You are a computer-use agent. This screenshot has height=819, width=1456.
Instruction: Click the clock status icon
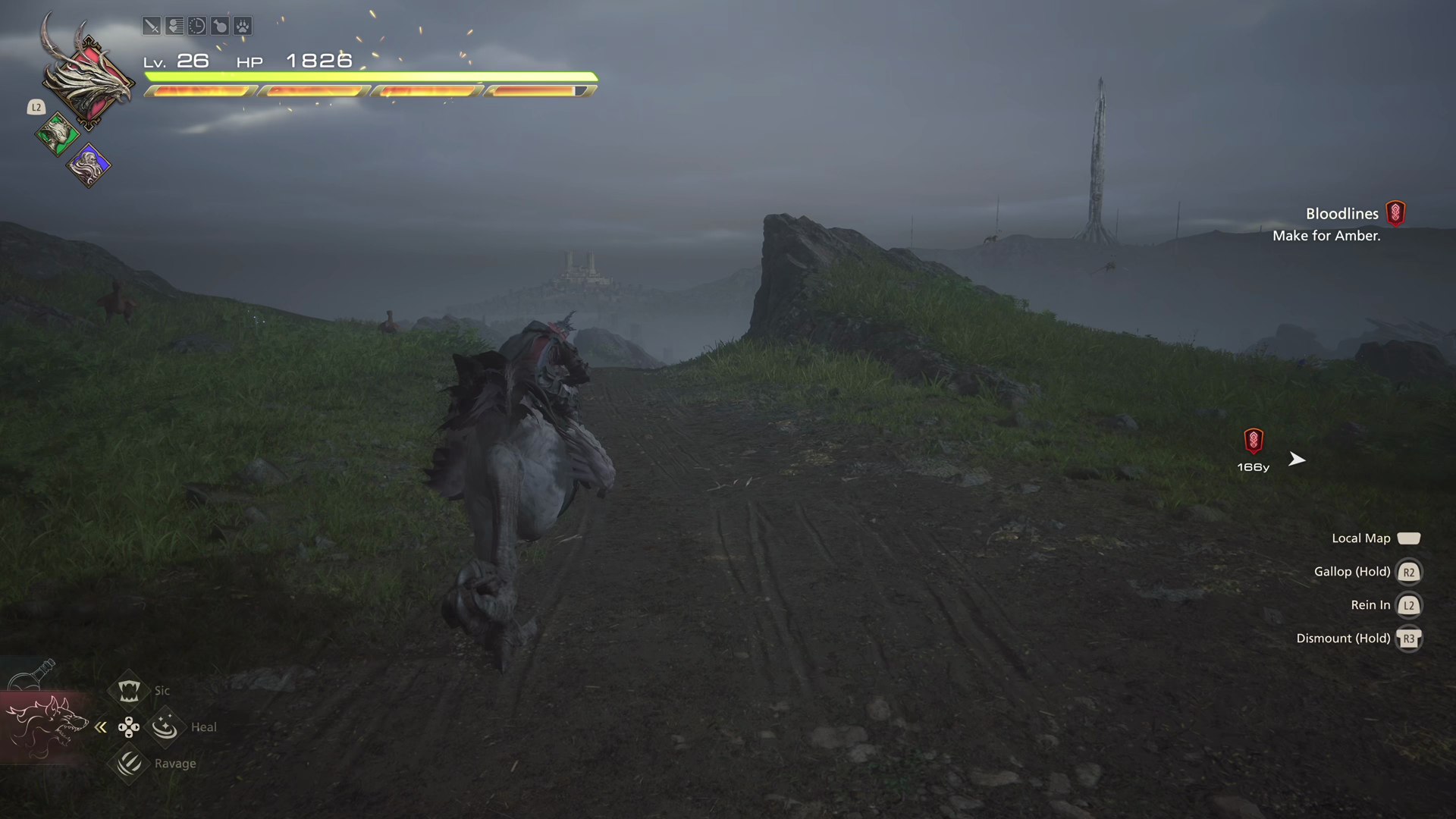197,27
